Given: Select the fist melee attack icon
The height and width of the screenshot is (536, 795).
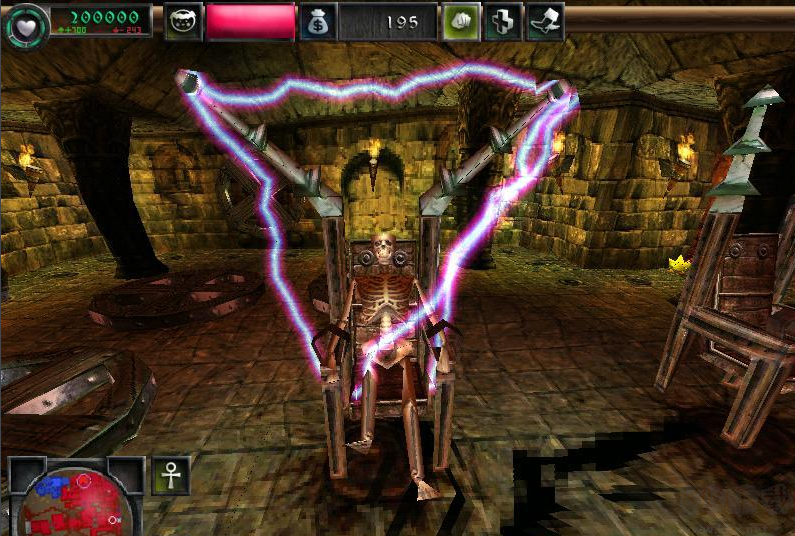Looking at the screenshot, I should point(461,21).
